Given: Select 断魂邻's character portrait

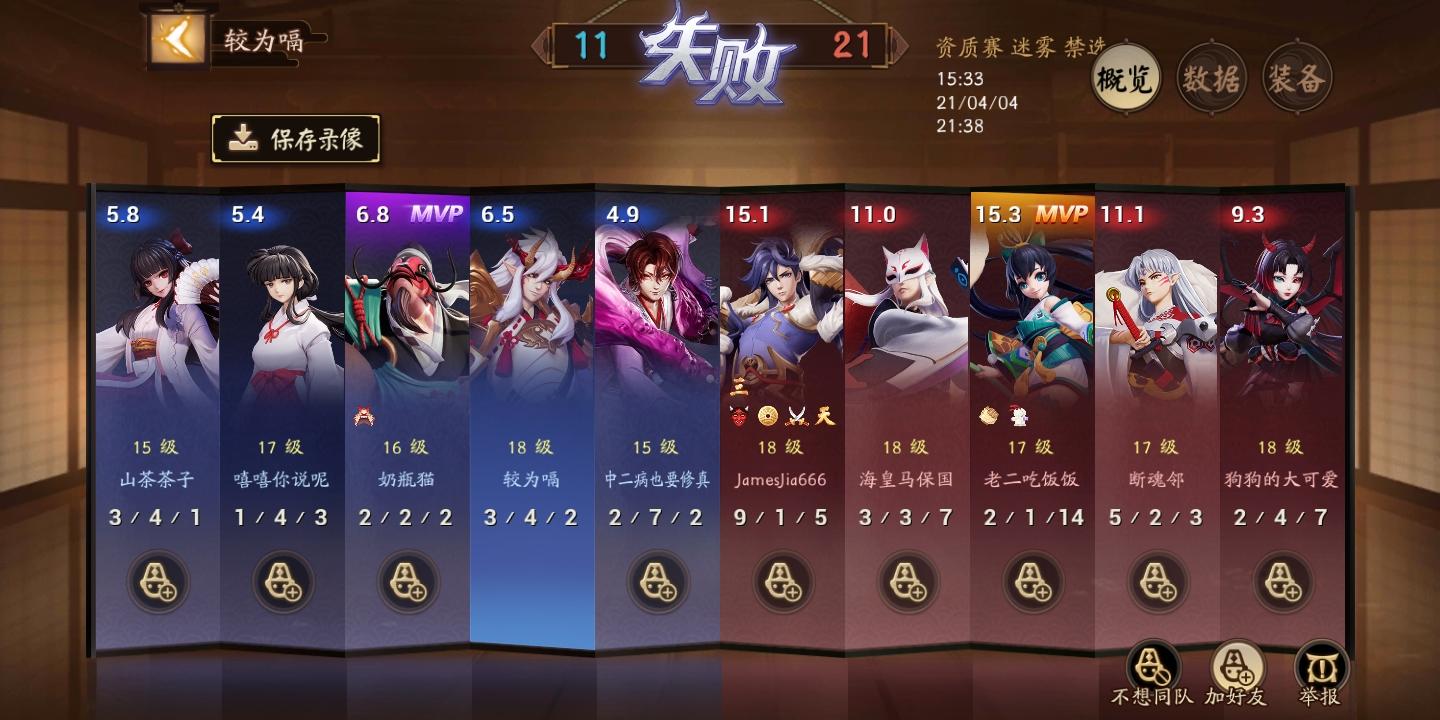Looking at the screenshot, I should (x=1158, y=310).
